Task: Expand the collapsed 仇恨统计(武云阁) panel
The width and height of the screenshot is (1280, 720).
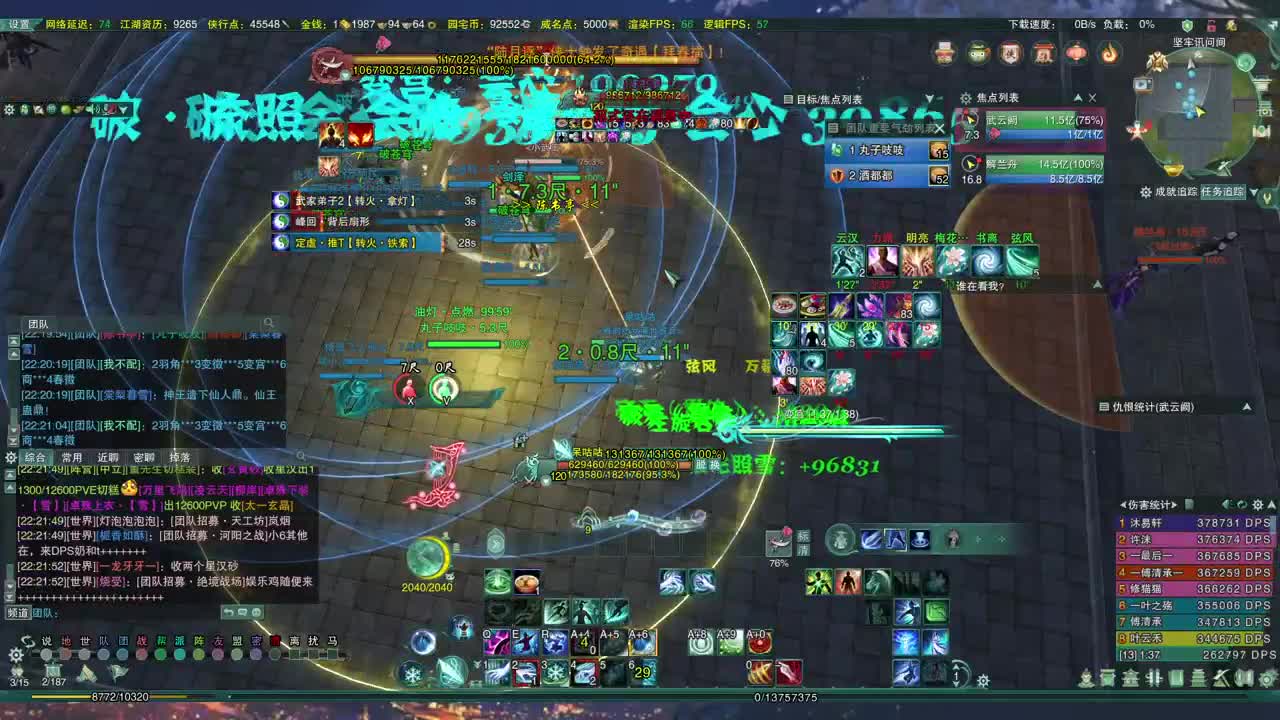Action: 1247,406
